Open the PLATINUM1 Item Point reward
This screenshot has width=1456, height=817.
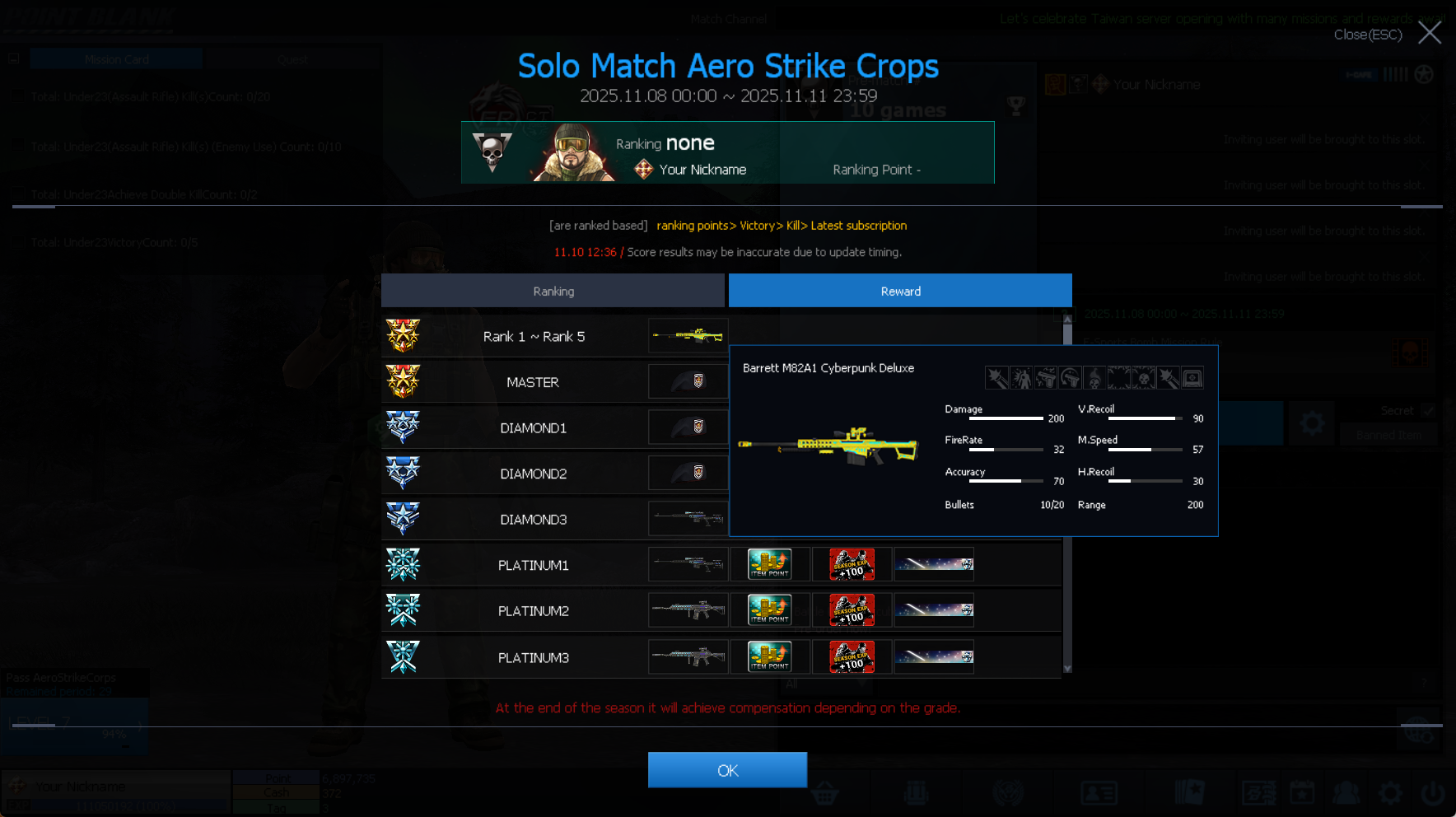pos(769,565)
